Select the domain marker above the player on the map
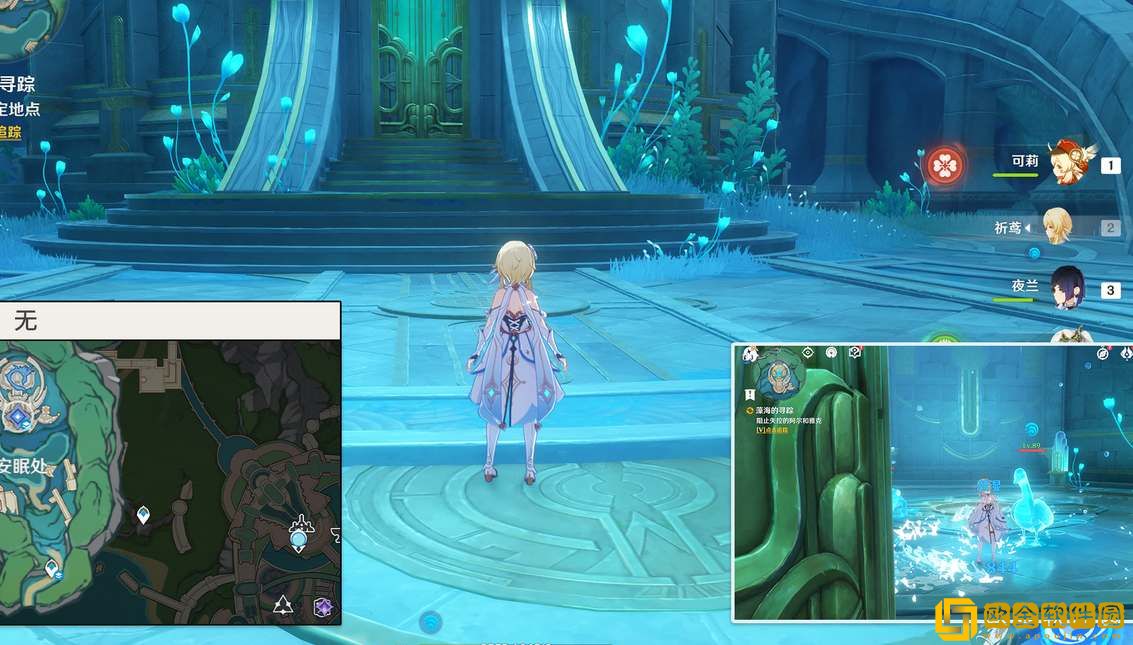The image size is (1133, 645). pyautogui.click(x=300, y=523)
